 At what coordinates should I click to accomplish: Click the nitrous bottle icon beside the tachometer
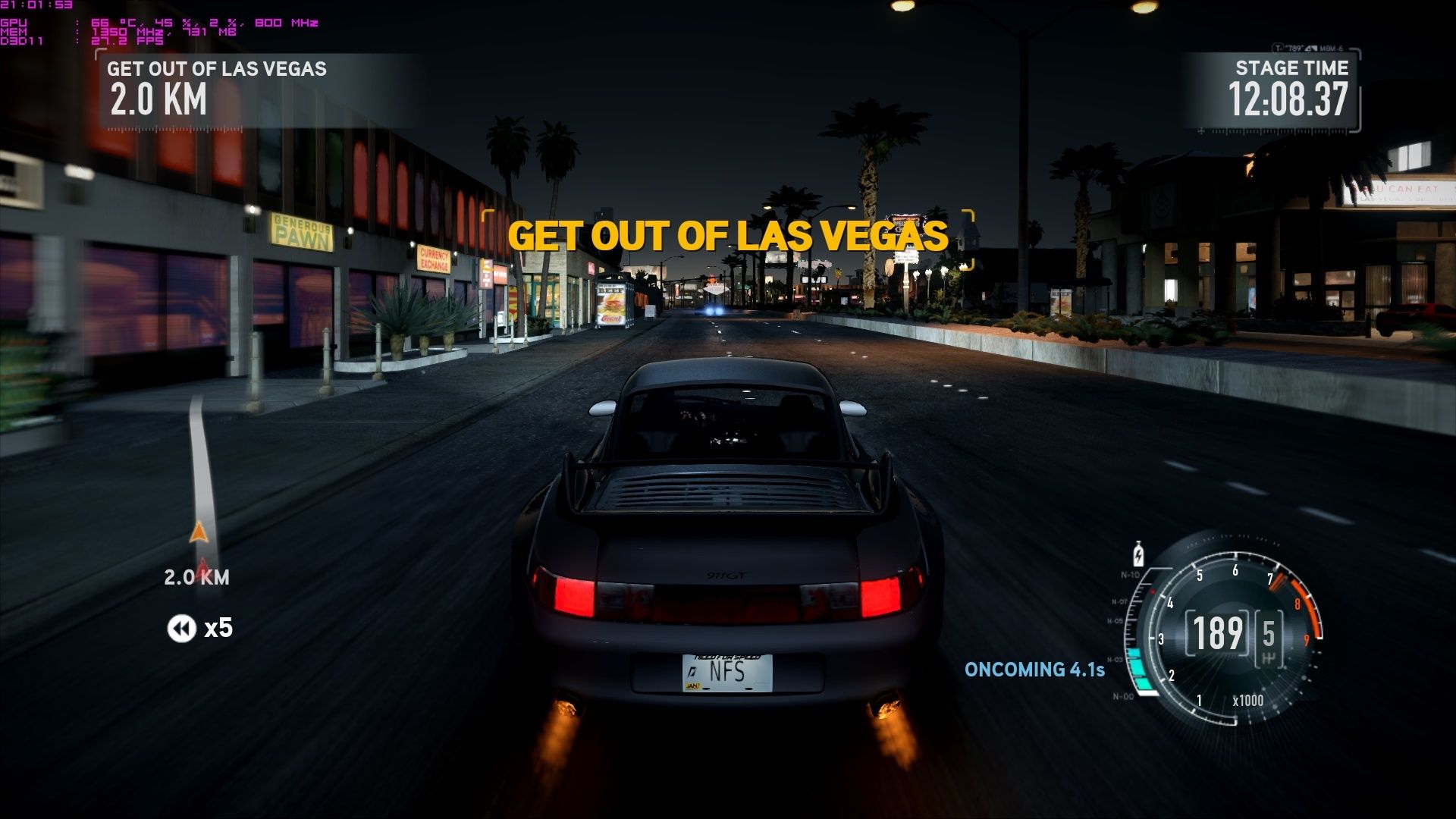point(1137,554)
